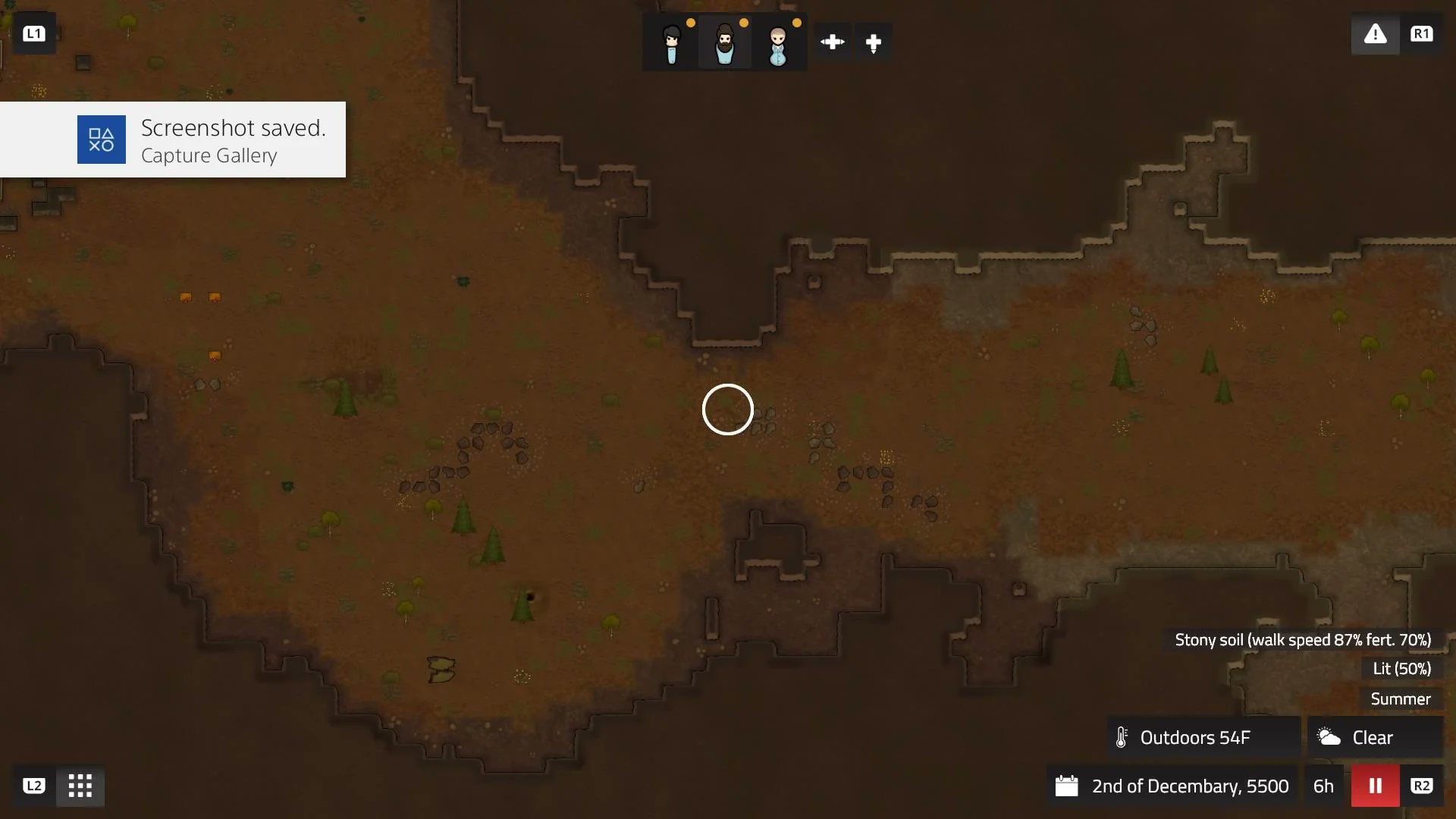The height and width of the screenshot is (819, 1456).
Task: Toggle game speed by clicking 6h indicator
Action: point(1323,786)
